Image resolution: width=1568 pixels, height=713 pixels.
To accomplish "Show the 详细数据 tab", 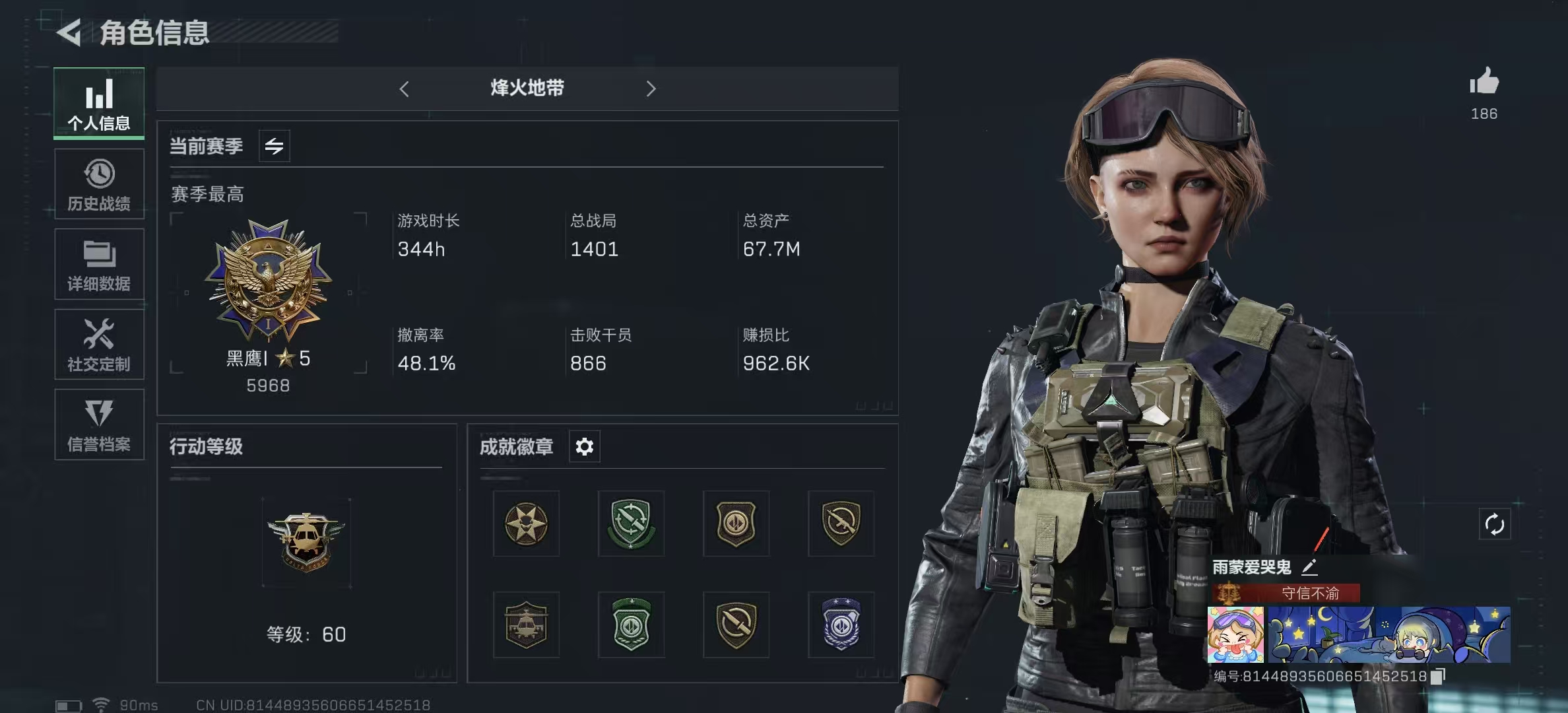I will pyautogui.click(x=99, y=264).
